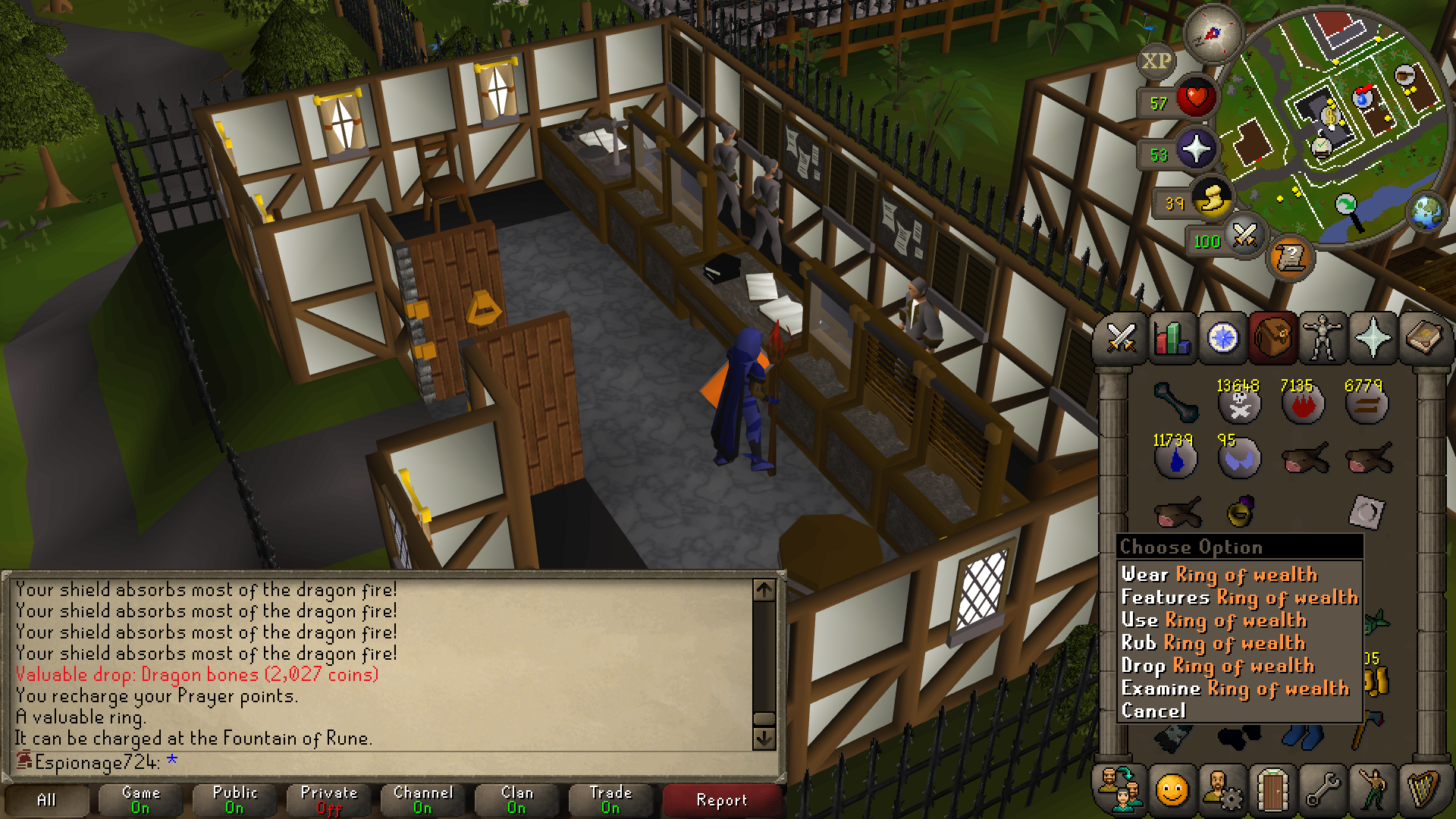Open the Worn Equipment tab
The image size is (1456, 819).
(1323, 337)
